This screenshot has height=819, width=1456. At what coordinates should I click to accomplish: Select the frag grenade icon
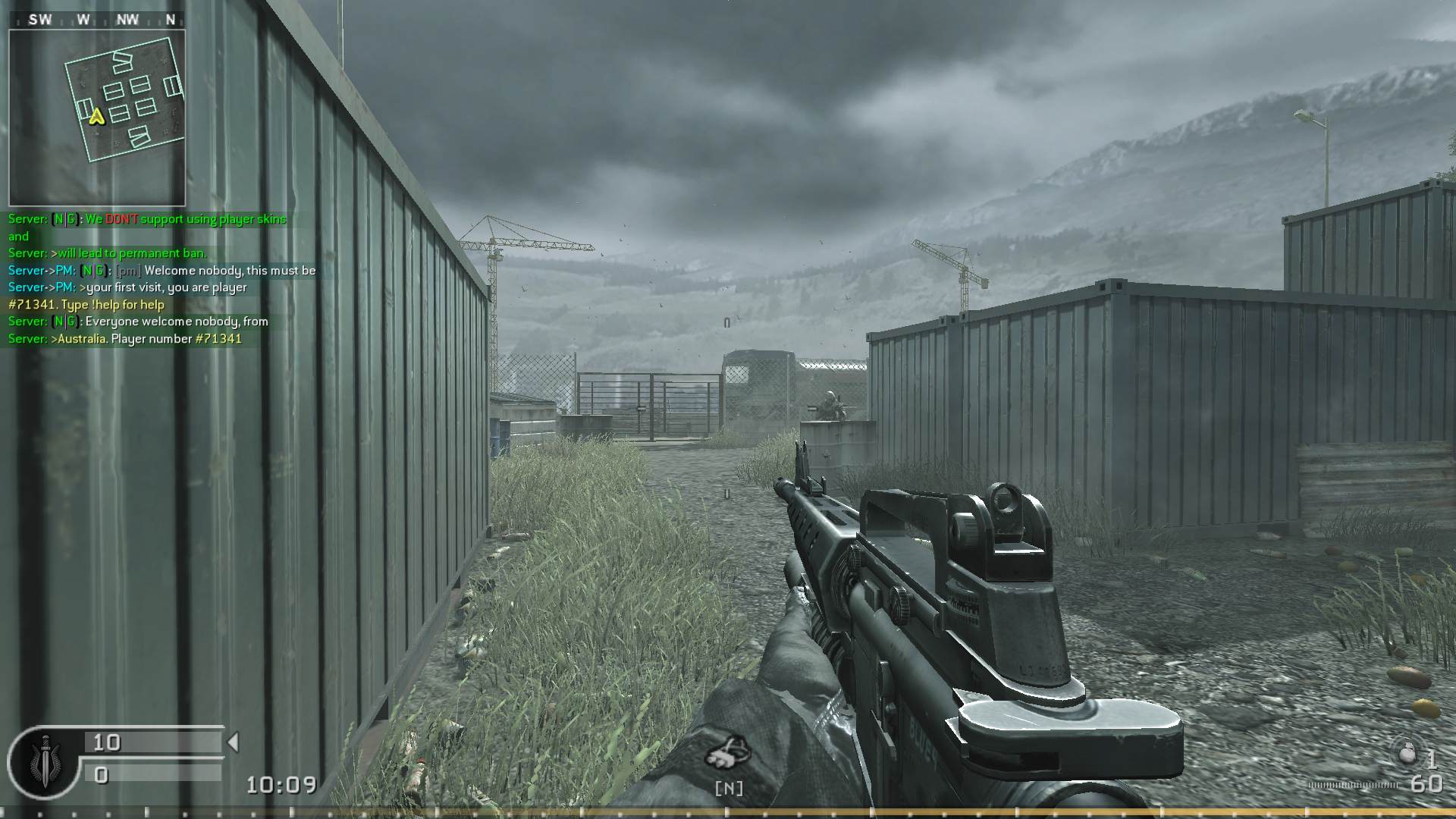(1406, 752)
